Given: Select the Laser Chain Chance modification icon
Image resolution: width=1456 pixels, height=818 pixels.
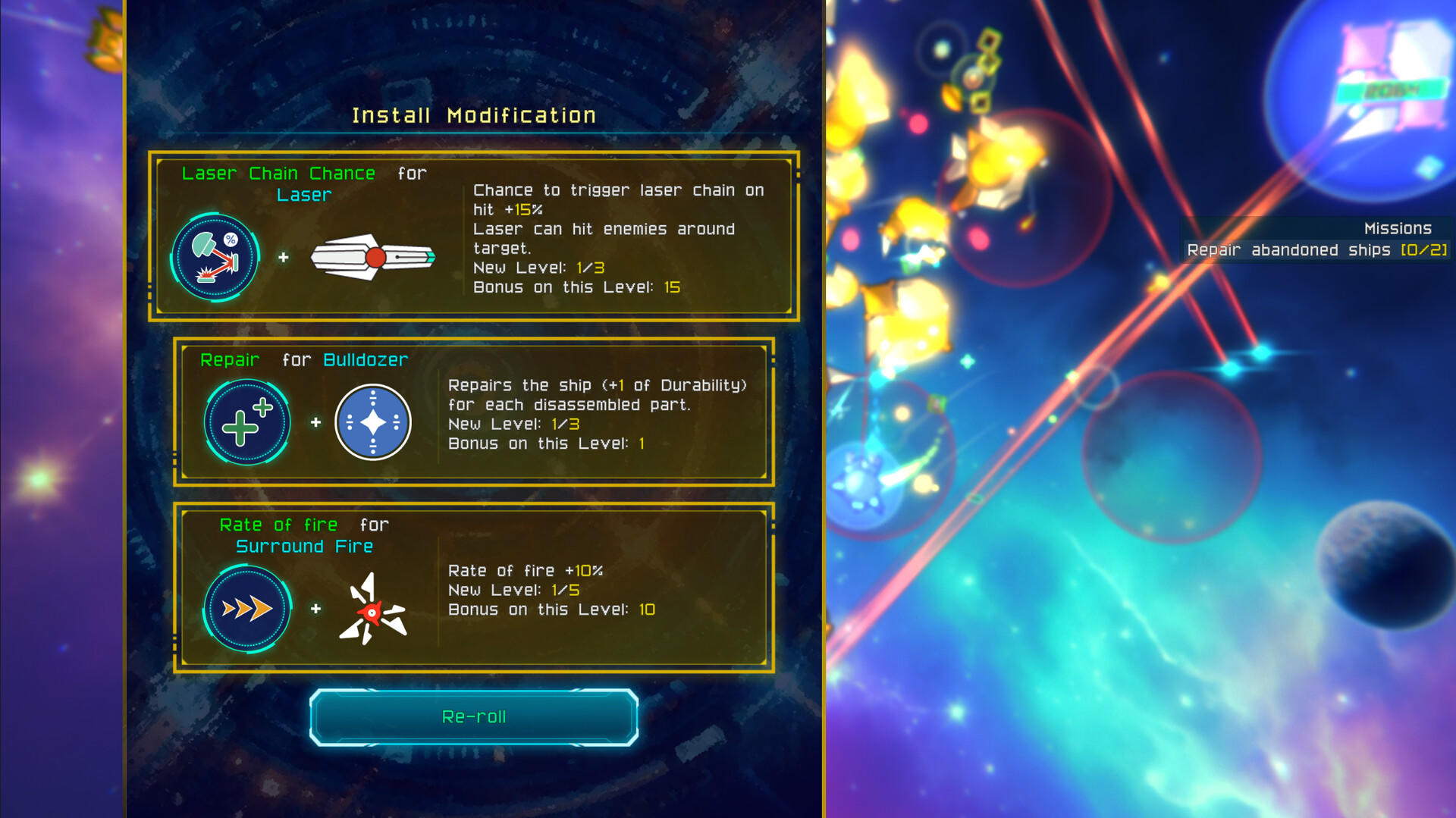Looking at the screenshot, I should click(216, 255).
